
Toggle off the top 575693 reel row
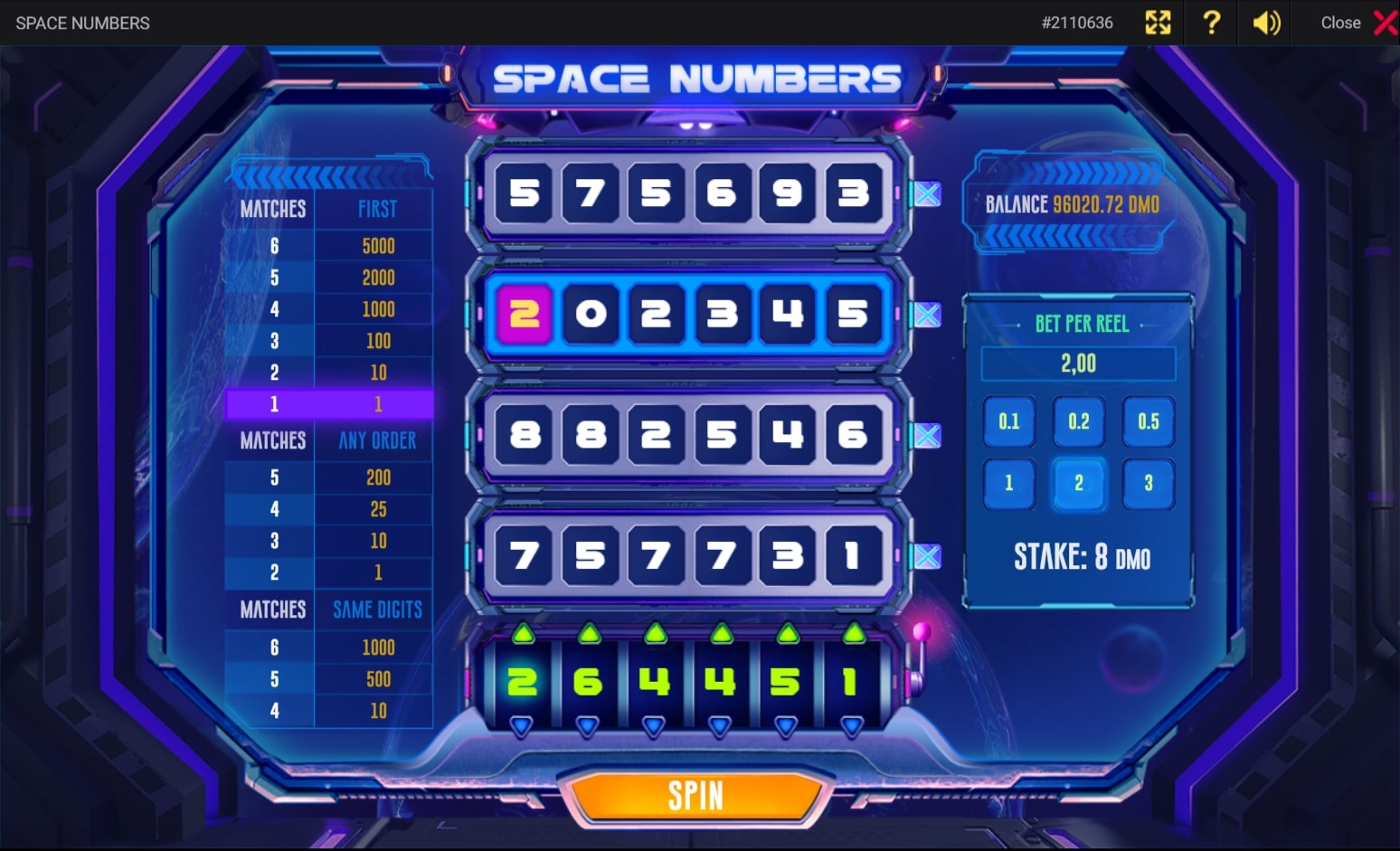(x=926, y=194)
